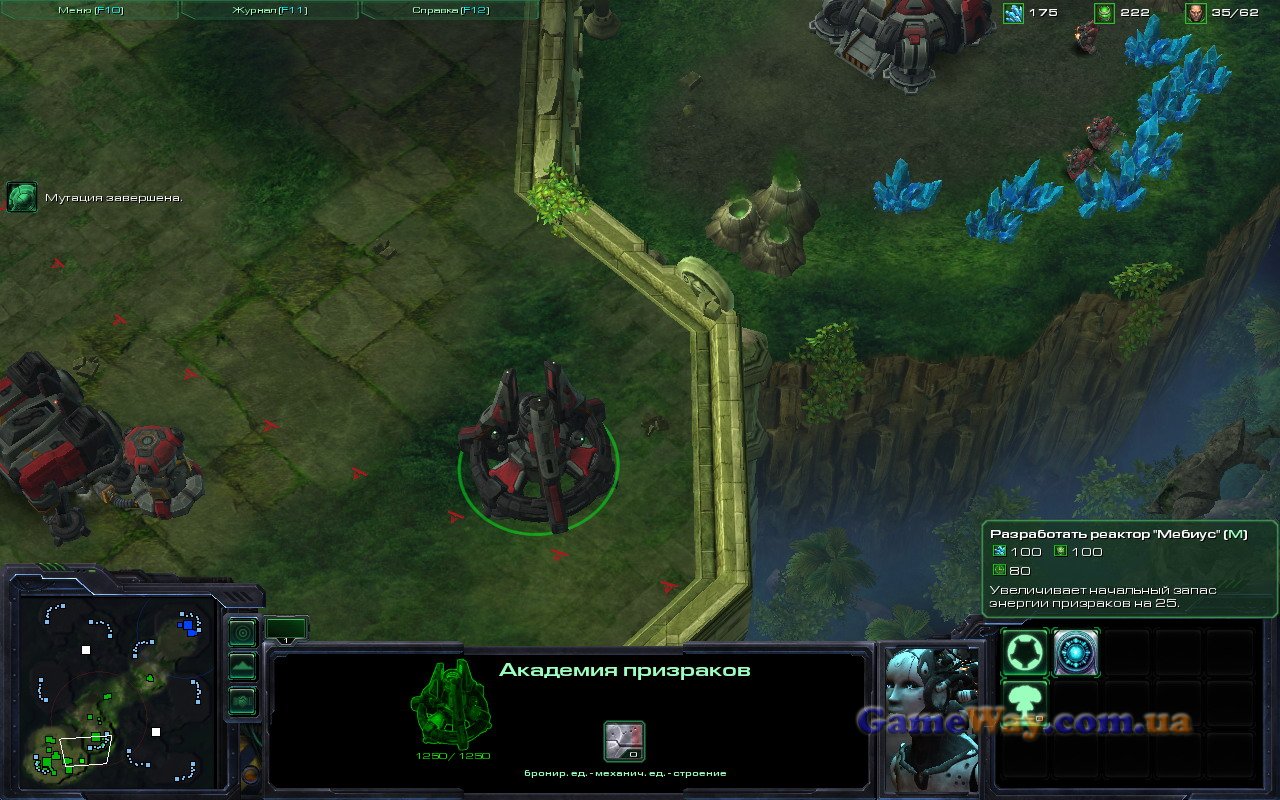Viewport: 1280px width, 800px height.
Task: Open the Справка (F12) help panel
Action: tap(449, 10)
